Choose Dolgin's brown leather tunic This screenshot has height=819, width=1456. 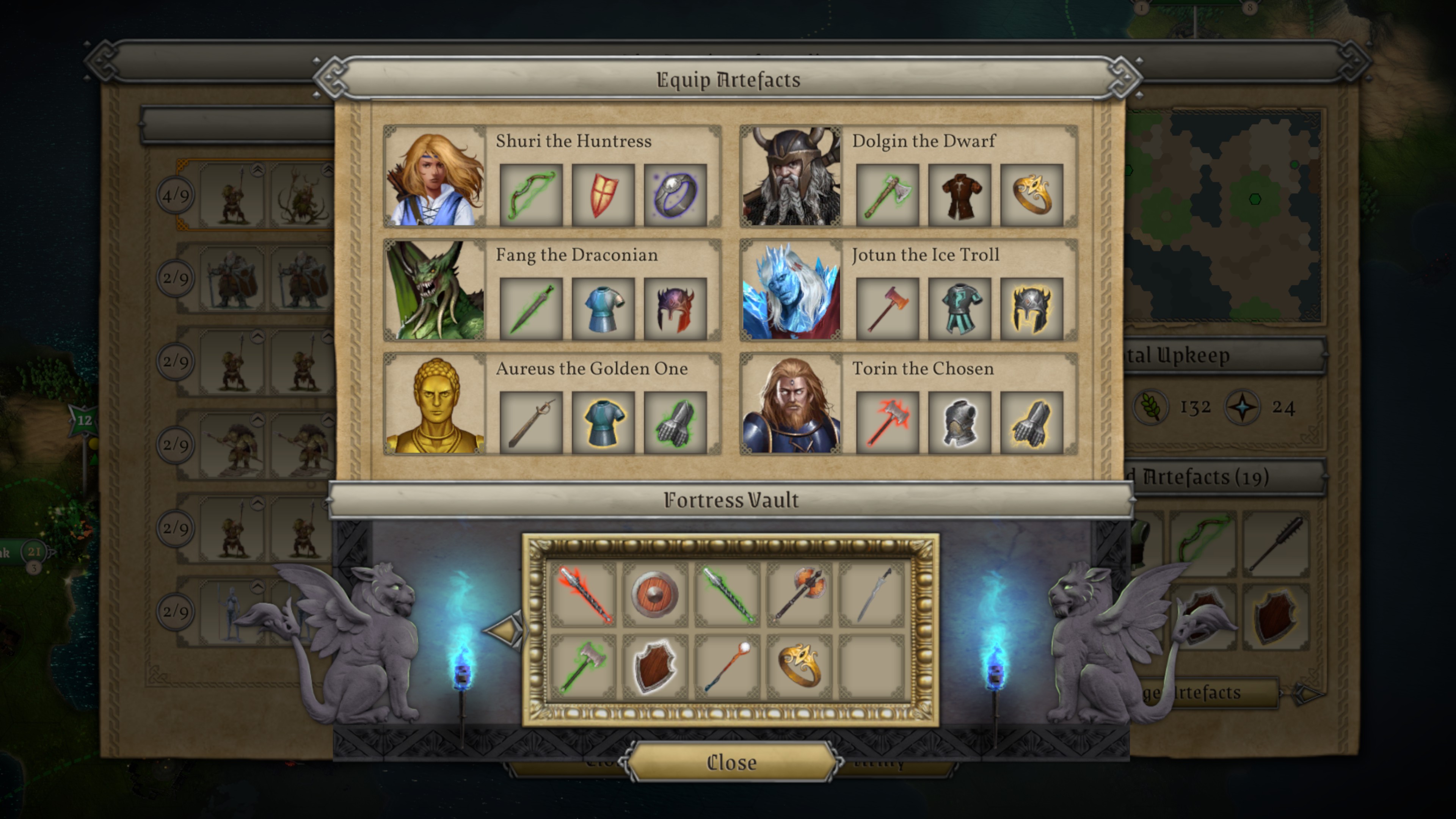(959, 196)
